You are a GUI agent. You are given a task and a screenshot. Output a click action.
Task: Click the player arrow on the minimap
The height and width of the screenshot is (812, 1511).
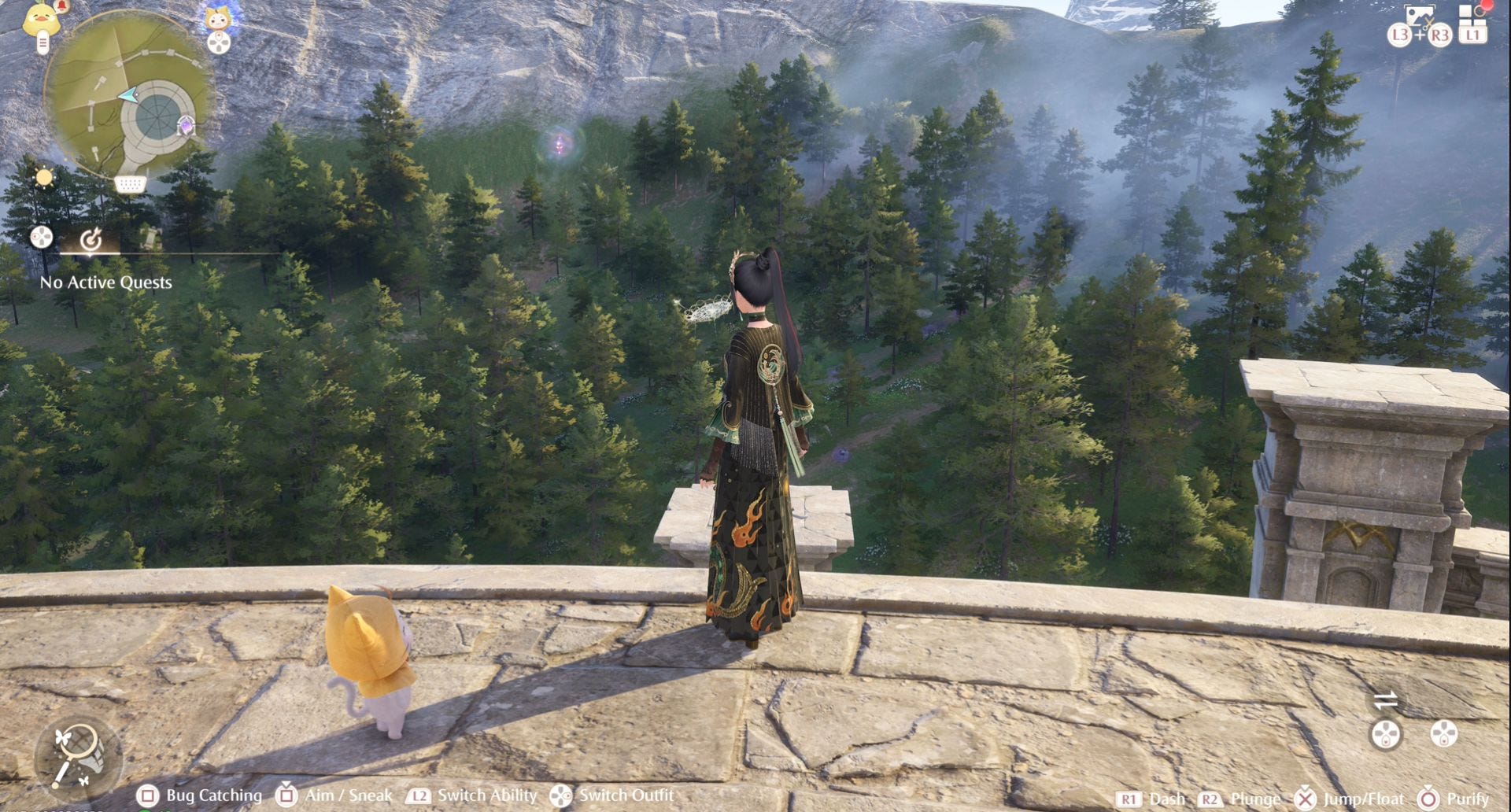tap(127, 96)
